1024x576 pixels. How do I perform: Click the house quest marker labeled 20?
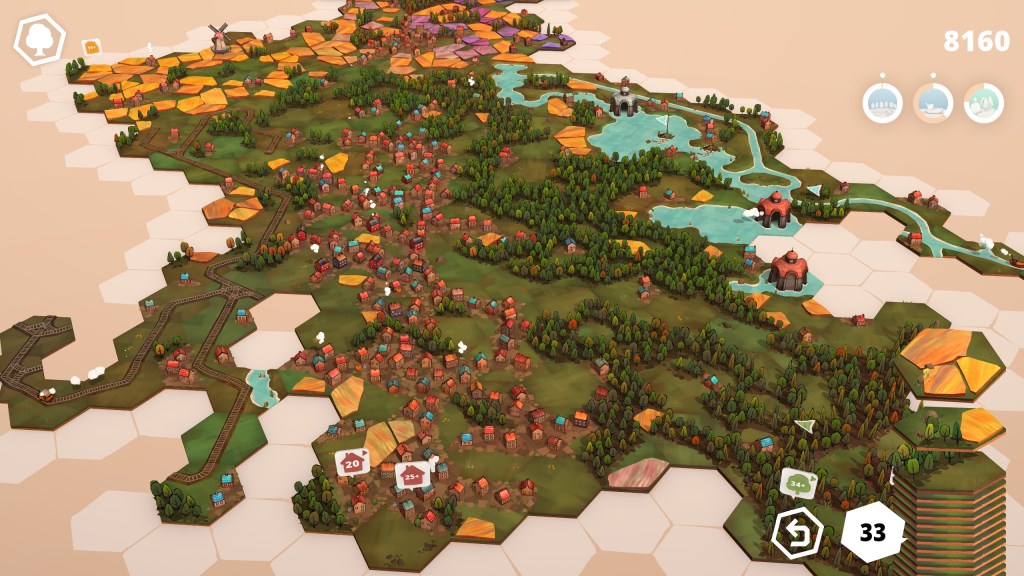click(352, 463)
